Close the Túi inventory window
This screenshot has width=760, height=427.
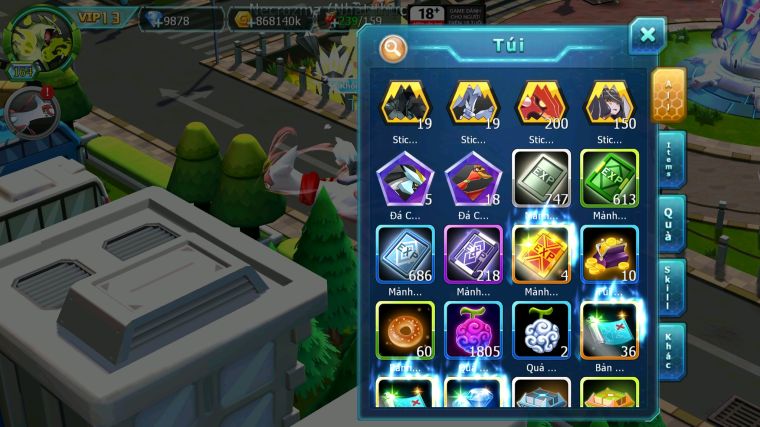(x=647, y=35)
